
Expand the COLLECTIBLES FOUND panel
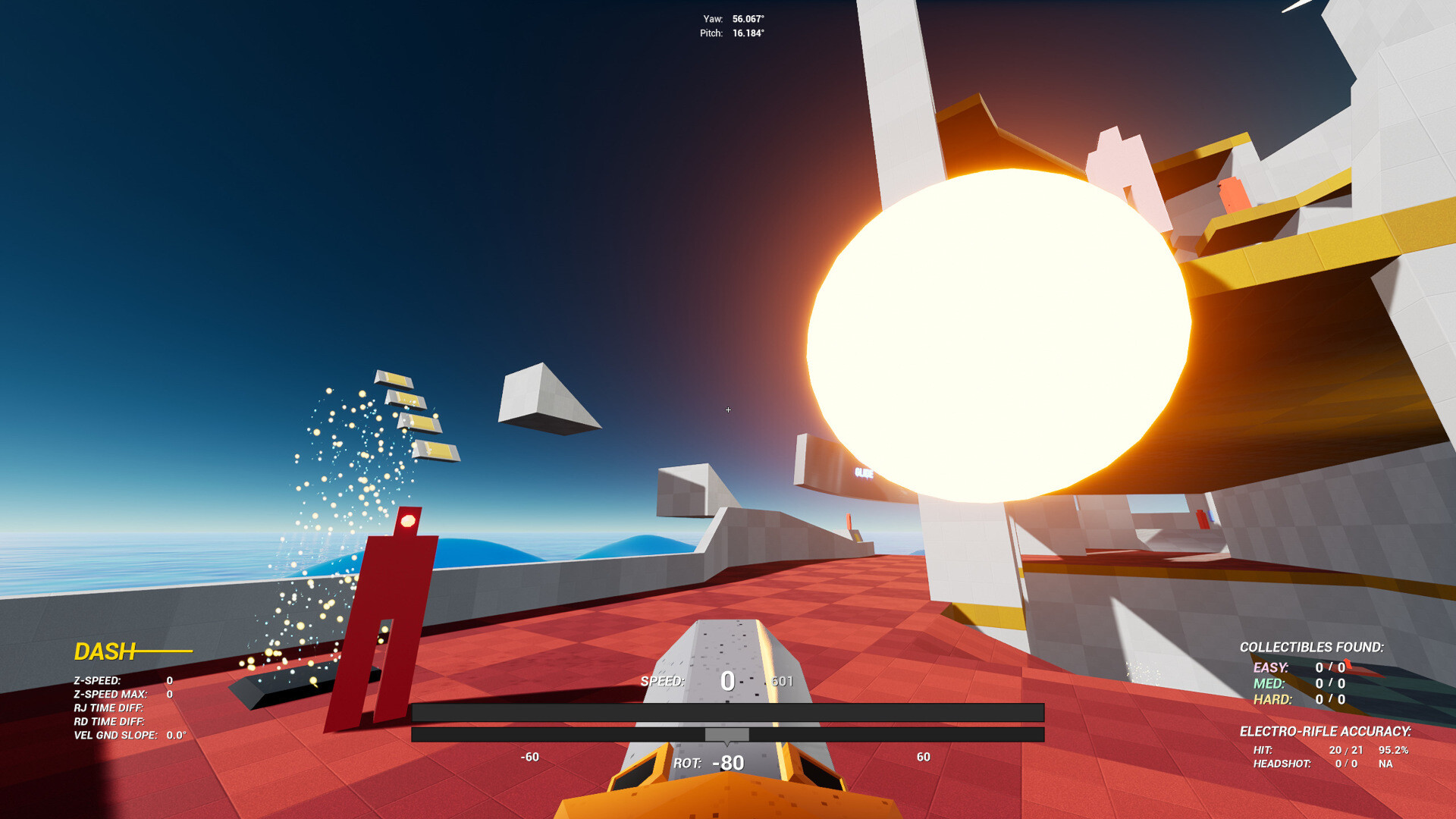pyautogui.click(x=1313, y=648)
